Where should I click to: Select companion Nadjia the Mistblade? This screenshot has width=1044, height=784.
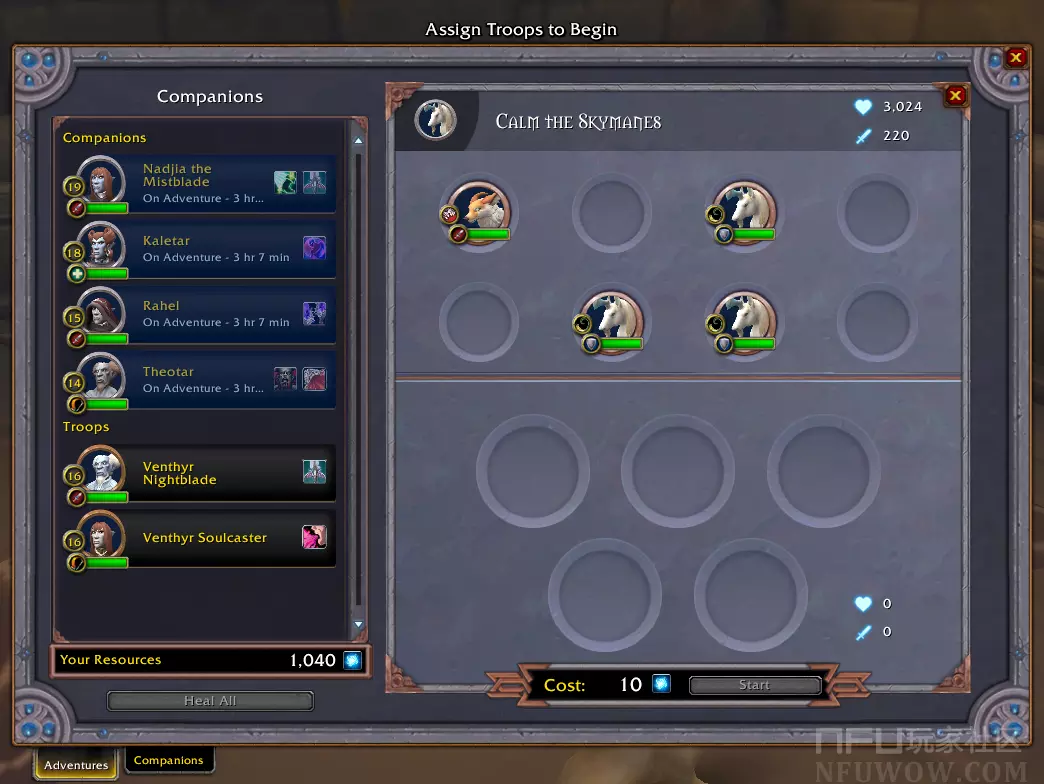(200, 183)
